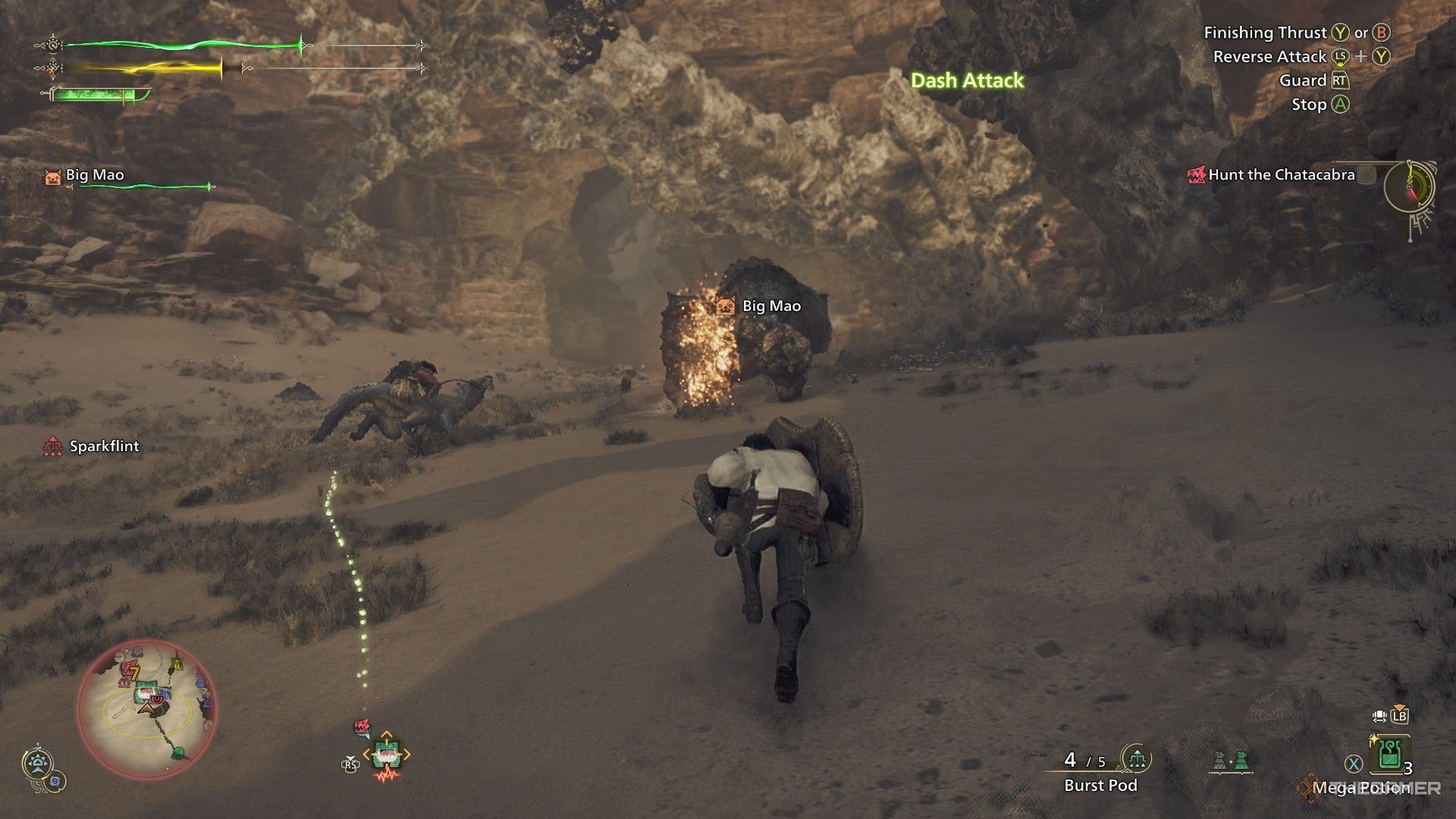Click Big Mao's green health bar

coord(140,184)
